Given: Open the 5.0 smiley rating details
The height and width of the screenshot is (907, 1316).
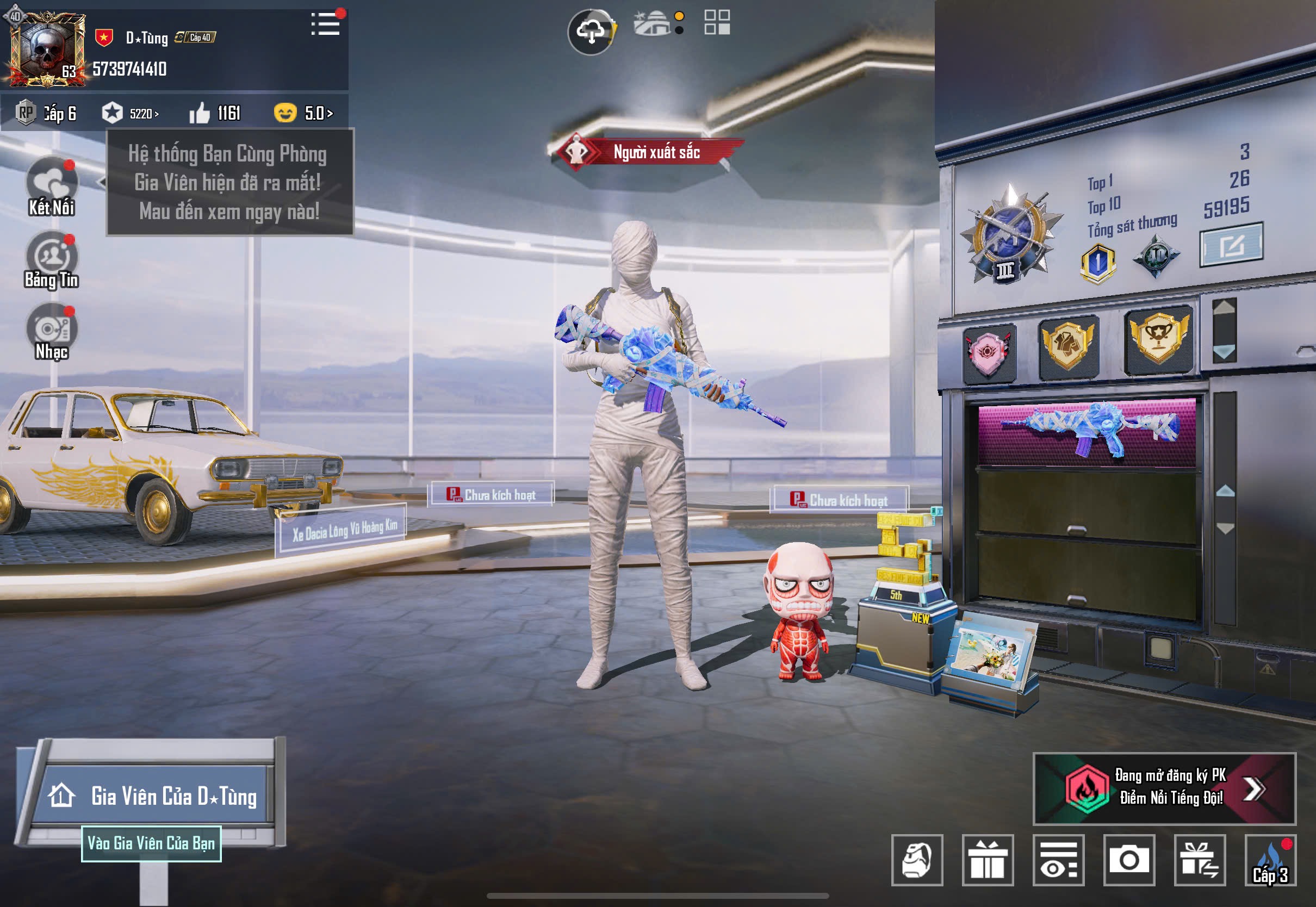Looking at the screenshot, I should (x=303, y=113).
